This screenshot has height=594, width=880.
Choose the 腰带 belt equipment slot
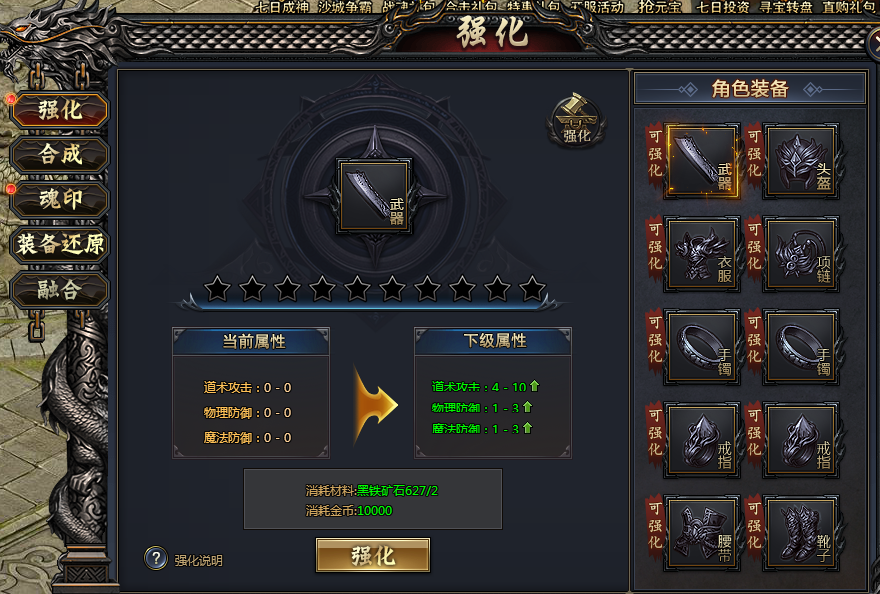coord(703,532)
